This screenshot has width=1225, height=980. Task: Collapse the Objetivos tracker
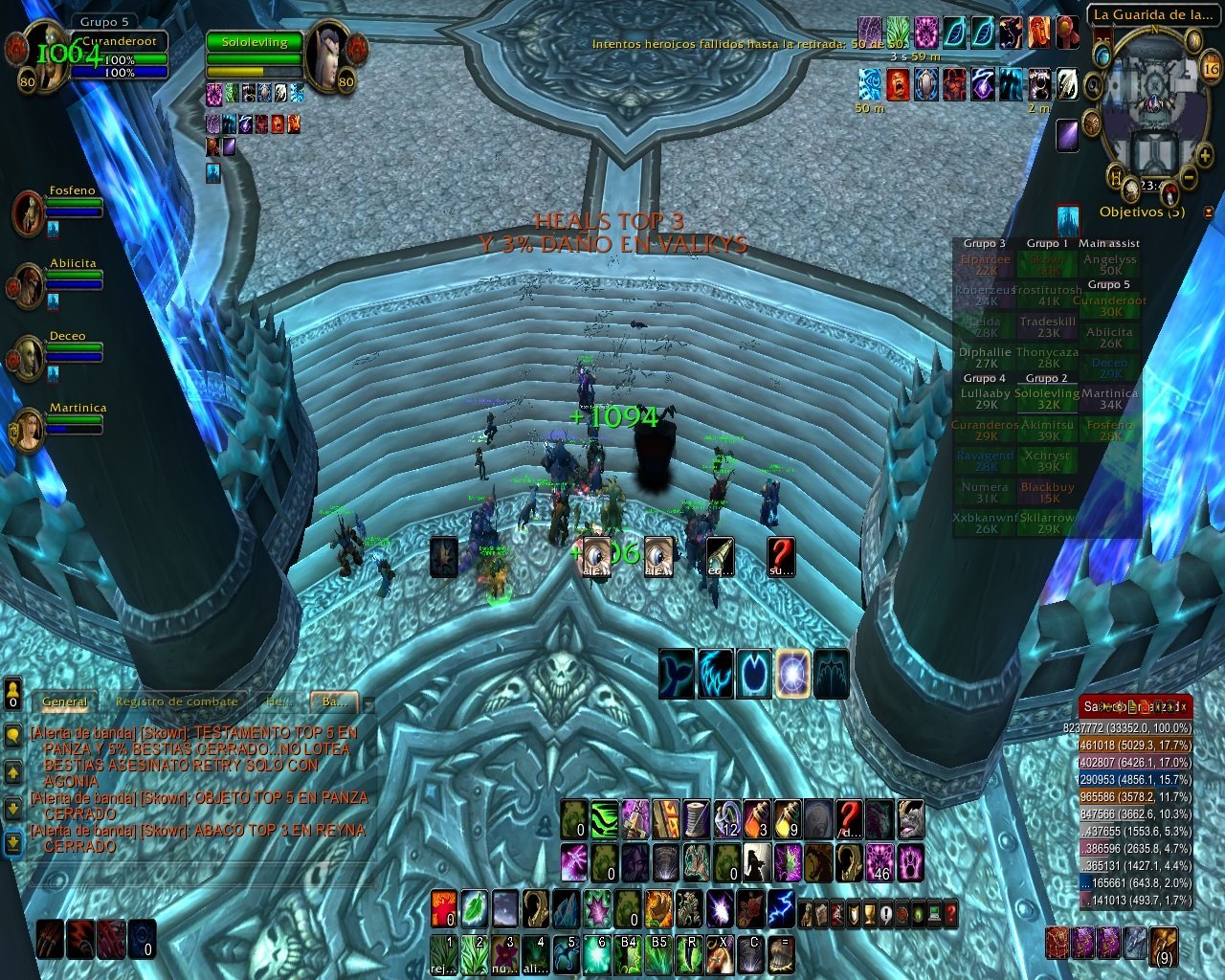1208,212
